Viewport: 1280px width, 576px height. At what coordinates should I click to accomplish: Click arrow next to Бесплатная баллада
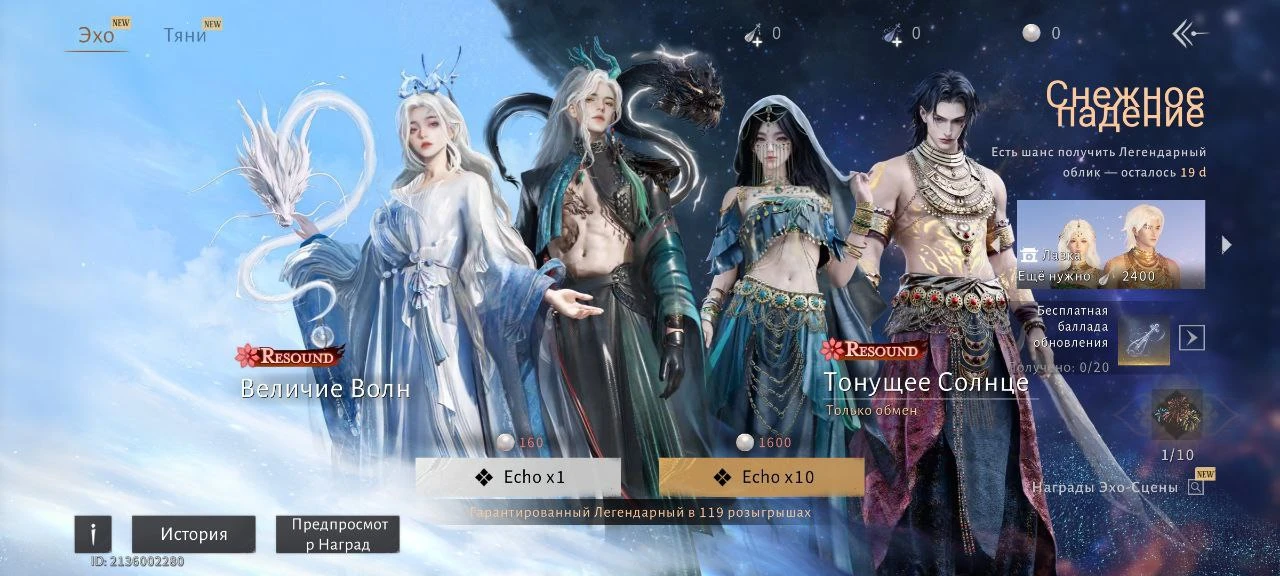pos(1191,338)
